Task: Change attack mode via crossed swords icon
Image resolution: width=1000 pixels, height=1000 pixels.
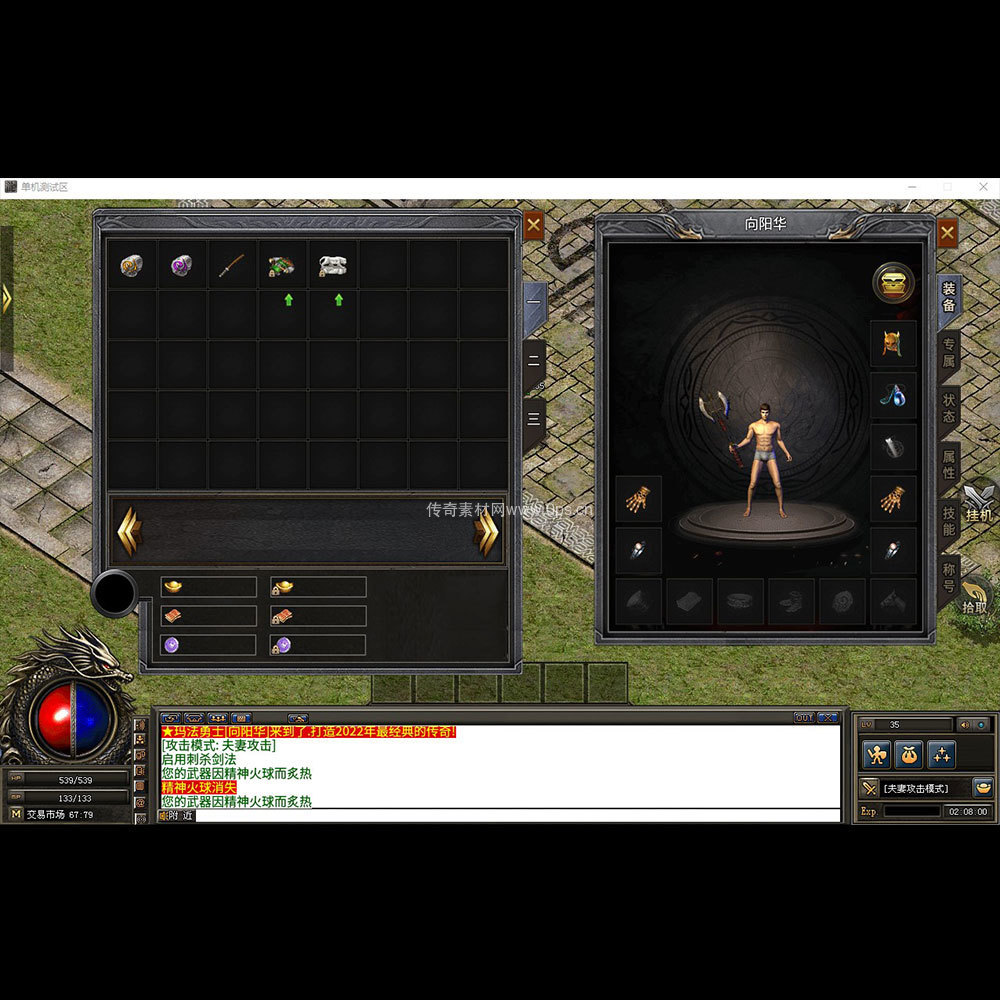Action: pyautogui.click(x=869, y=788)
